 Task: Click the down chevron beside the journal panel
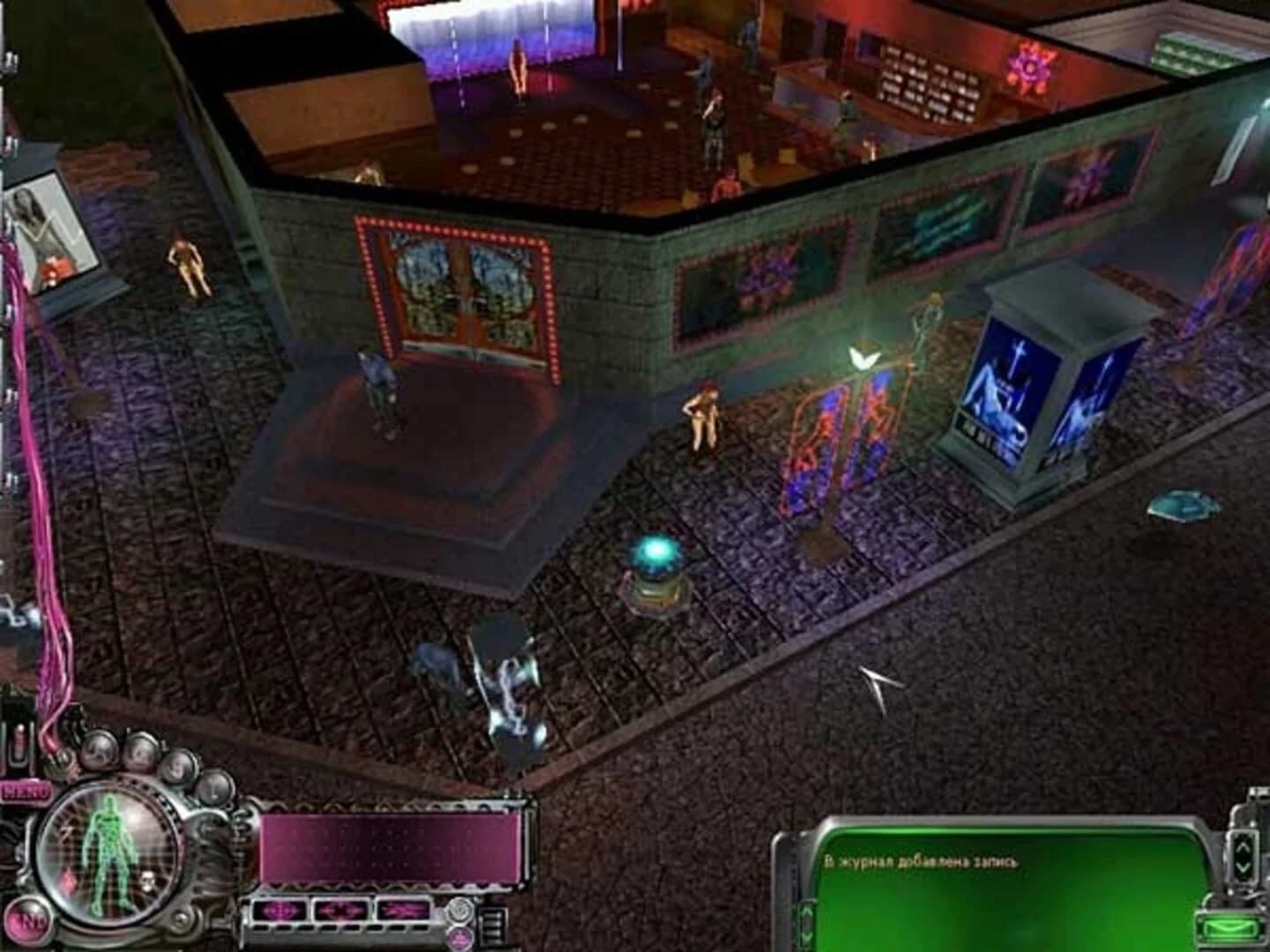[x=1242, y=867]
